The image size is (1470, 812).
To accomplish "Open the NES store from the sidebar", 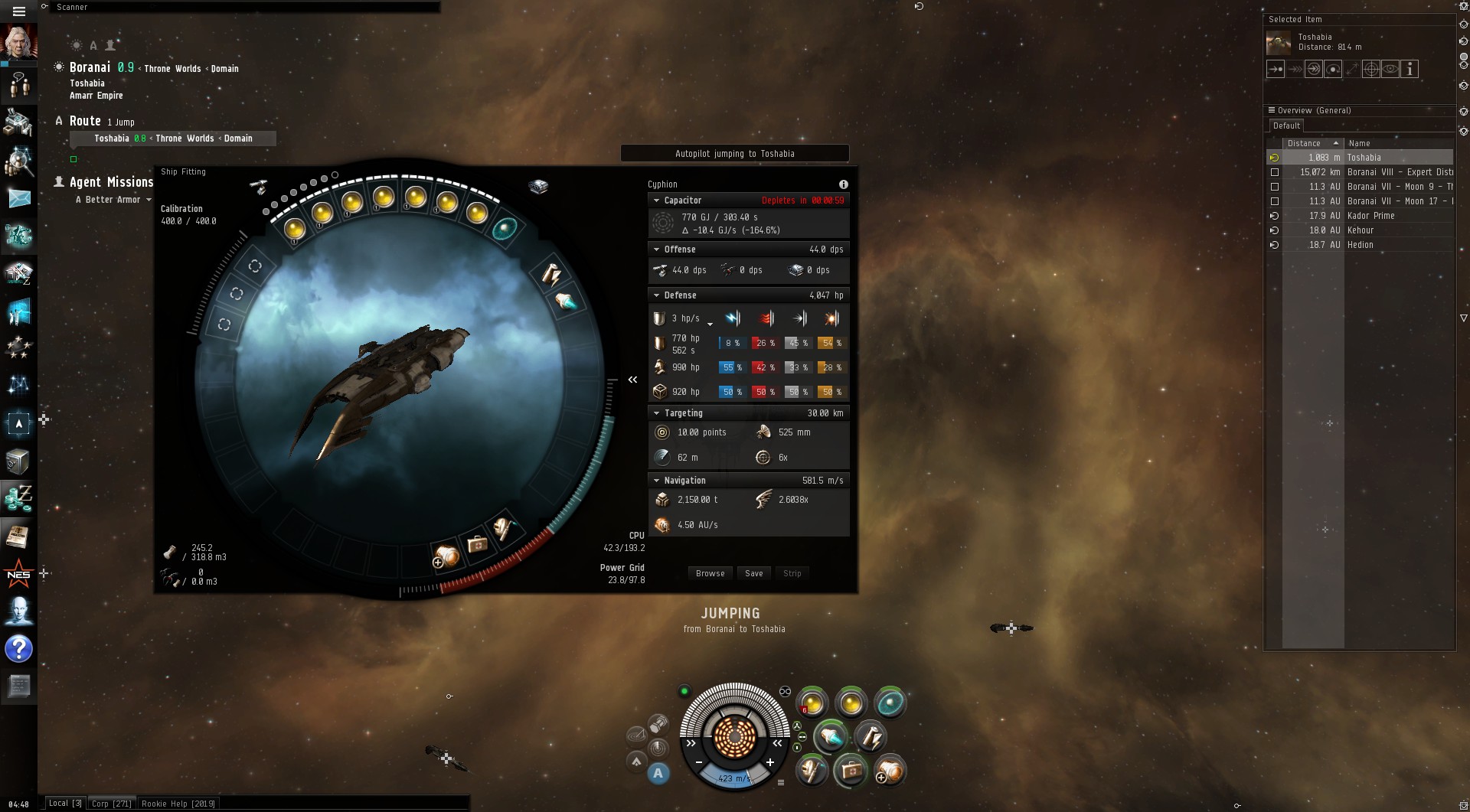I will (18, 574).
